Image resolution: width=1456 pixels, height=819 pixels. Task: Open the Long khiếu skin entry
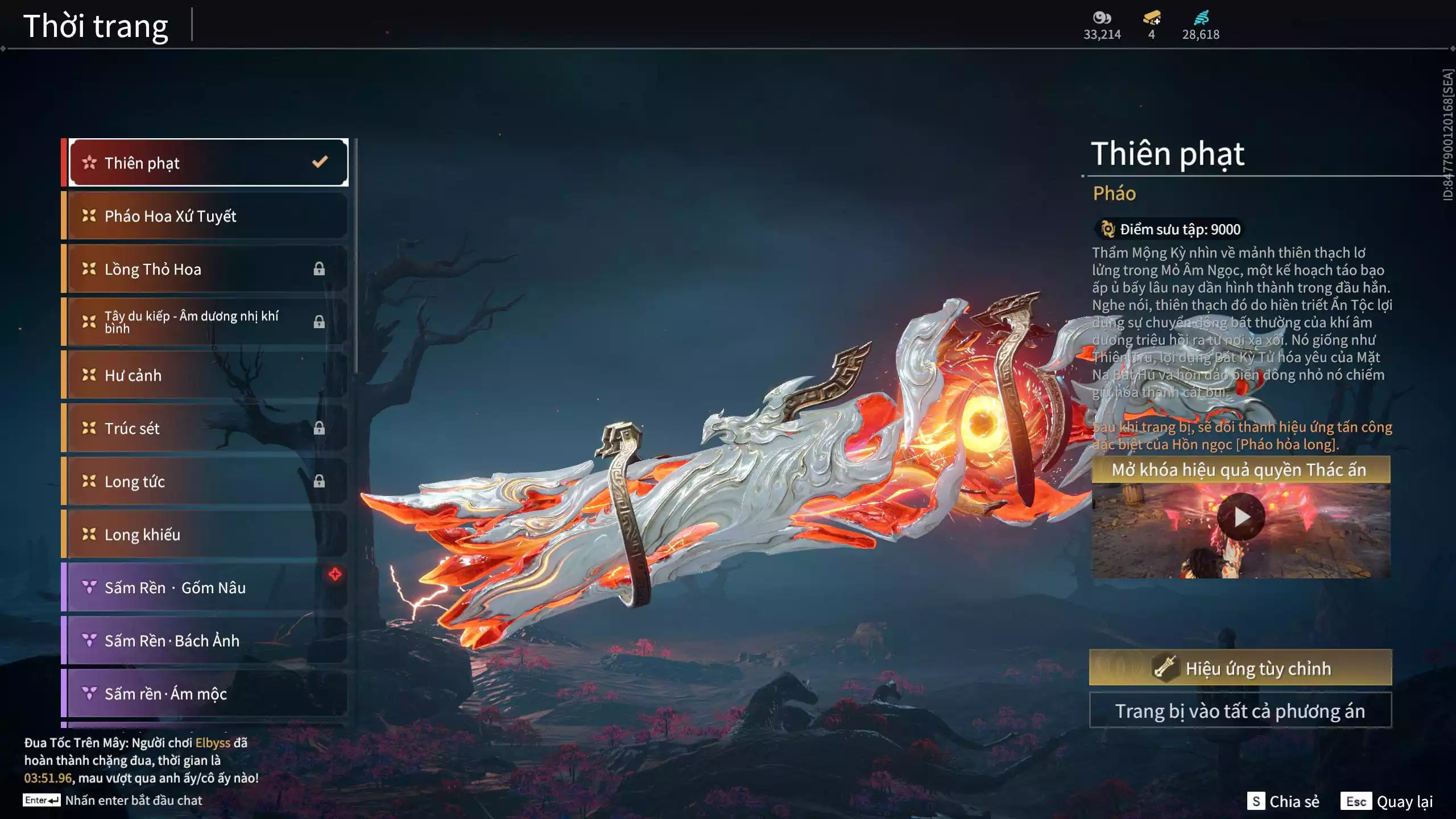[x=208, y=534]
